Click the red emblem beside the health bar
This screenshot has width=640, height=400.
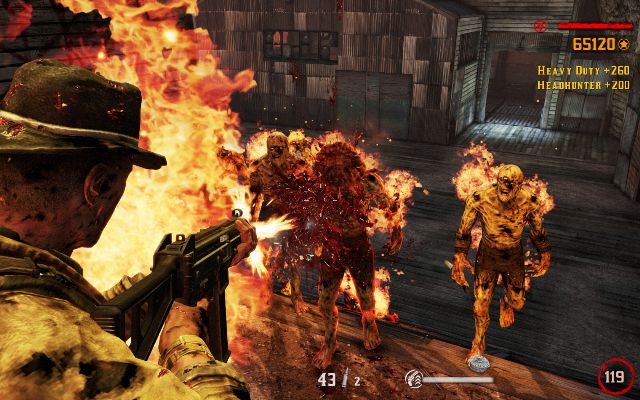(542, 24)
